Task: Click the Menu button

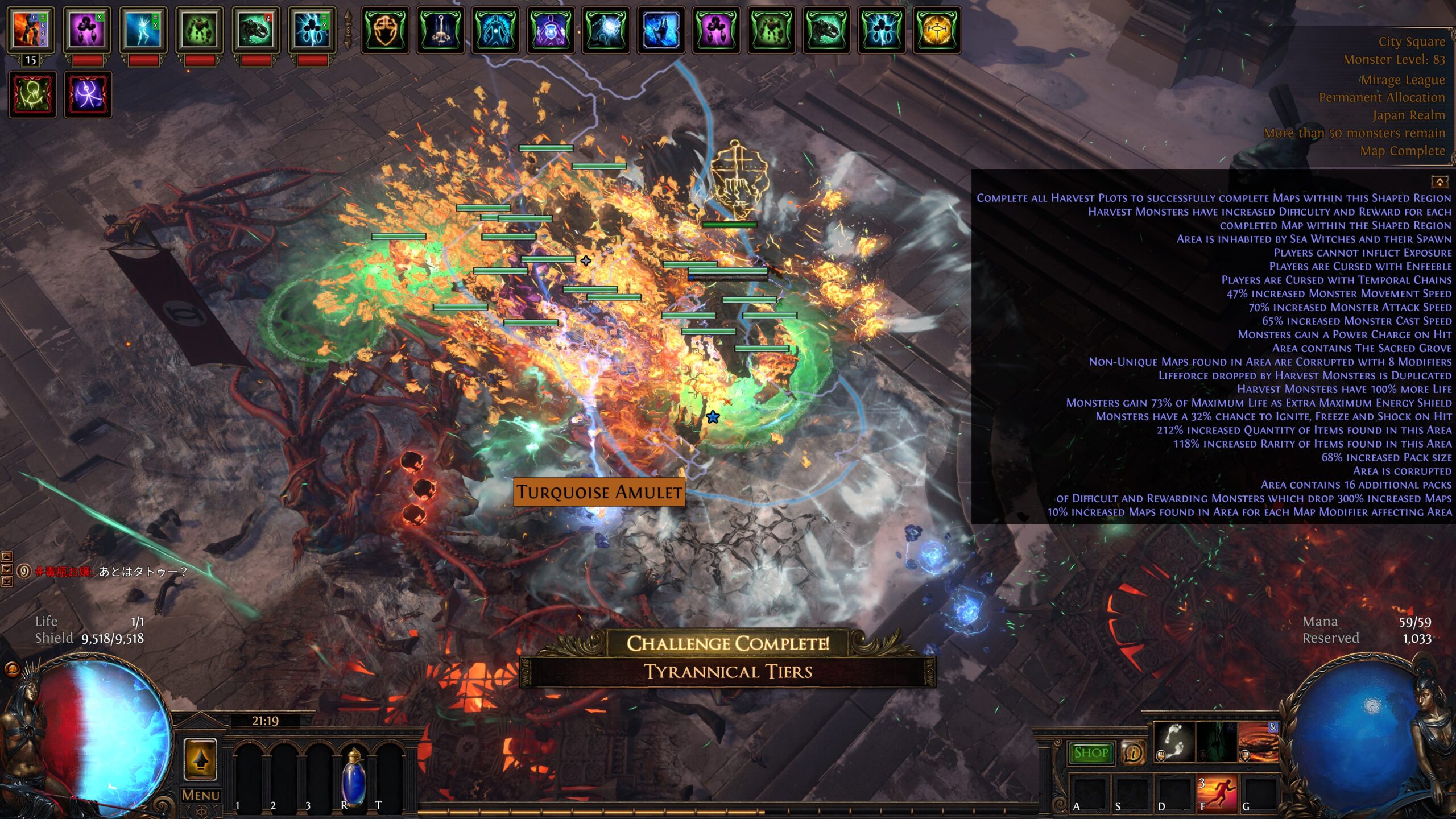Action: pyautogui.click(x=200, y=795)
